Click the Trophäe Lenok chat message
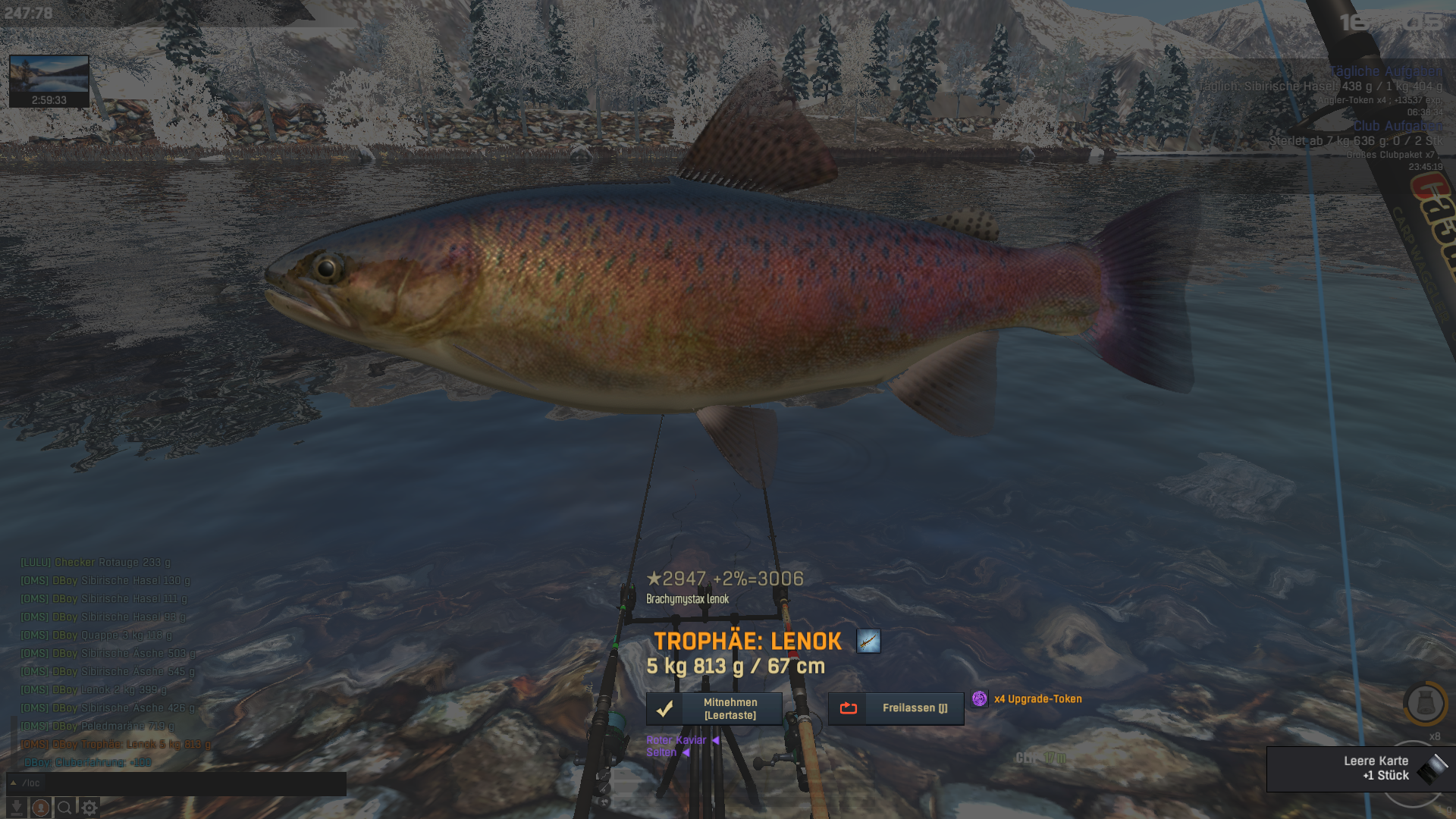Image resolution: width=1456 pixels, height=819 pixels. click(x=115, y=744)
